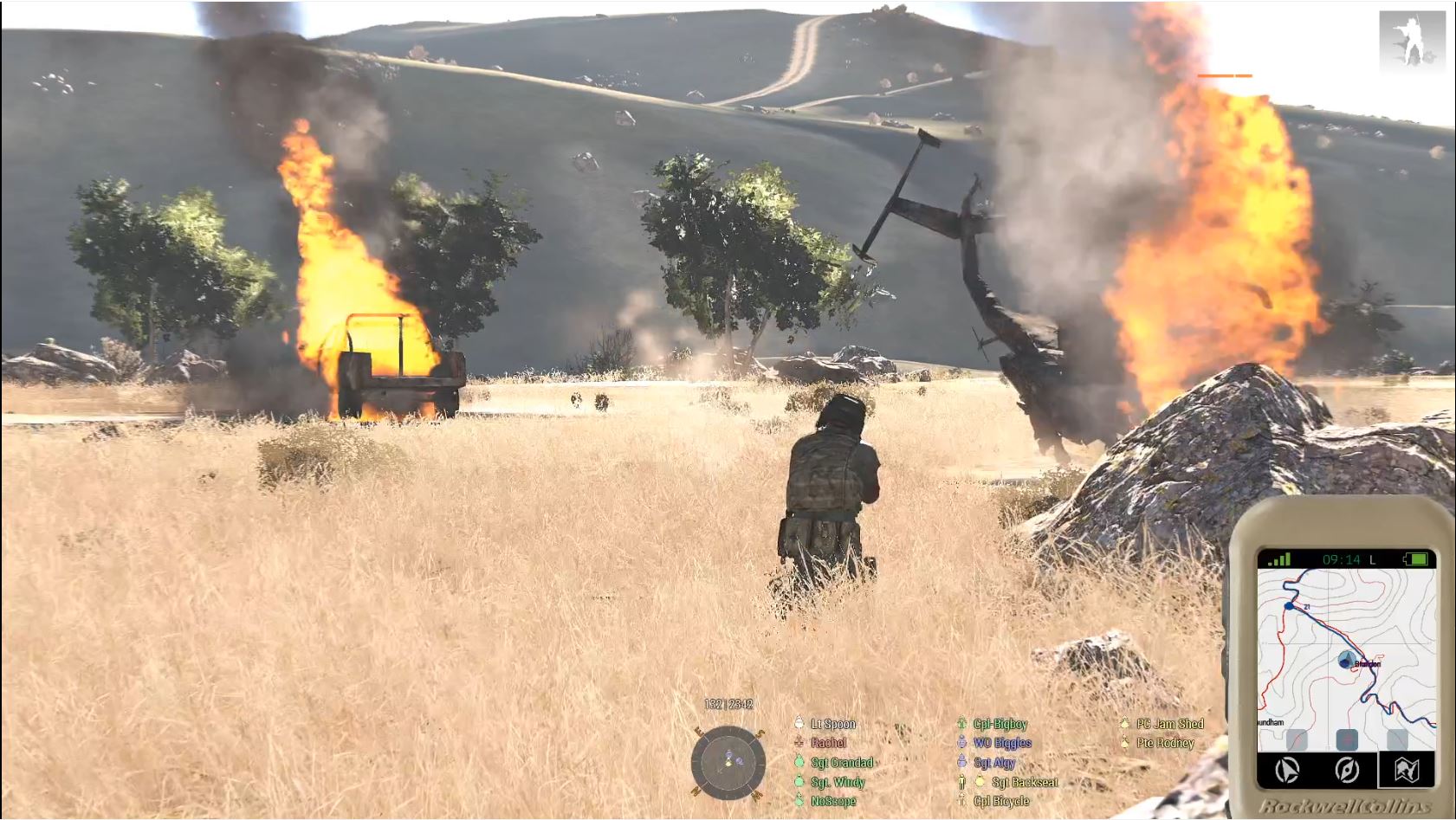Pick Sgt Backseat in the squad roster
This screenshot has width=1456, height=820.
[1024, 782]
